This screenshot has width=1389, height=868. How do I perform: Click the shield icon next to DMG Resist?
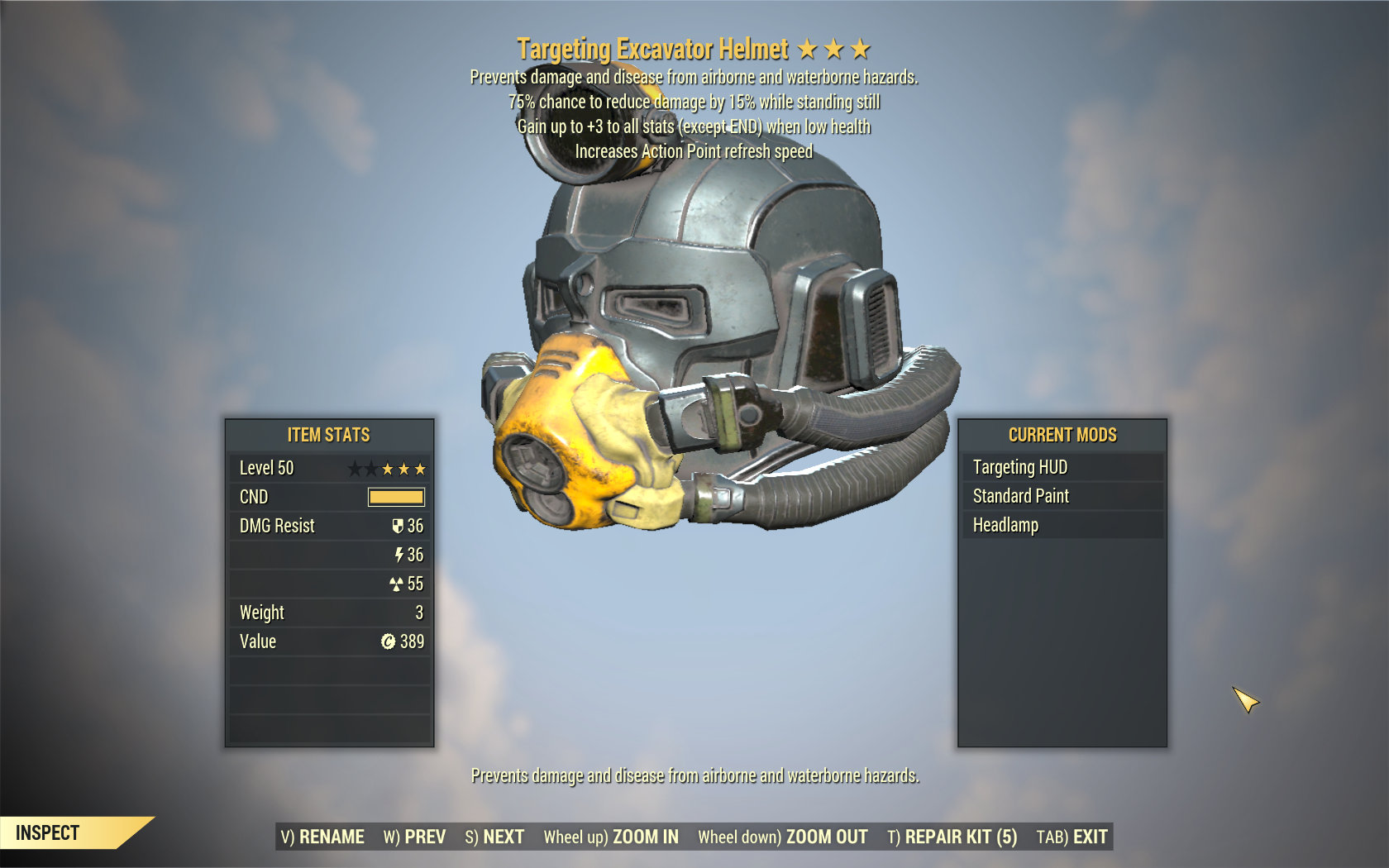point(396,526)
